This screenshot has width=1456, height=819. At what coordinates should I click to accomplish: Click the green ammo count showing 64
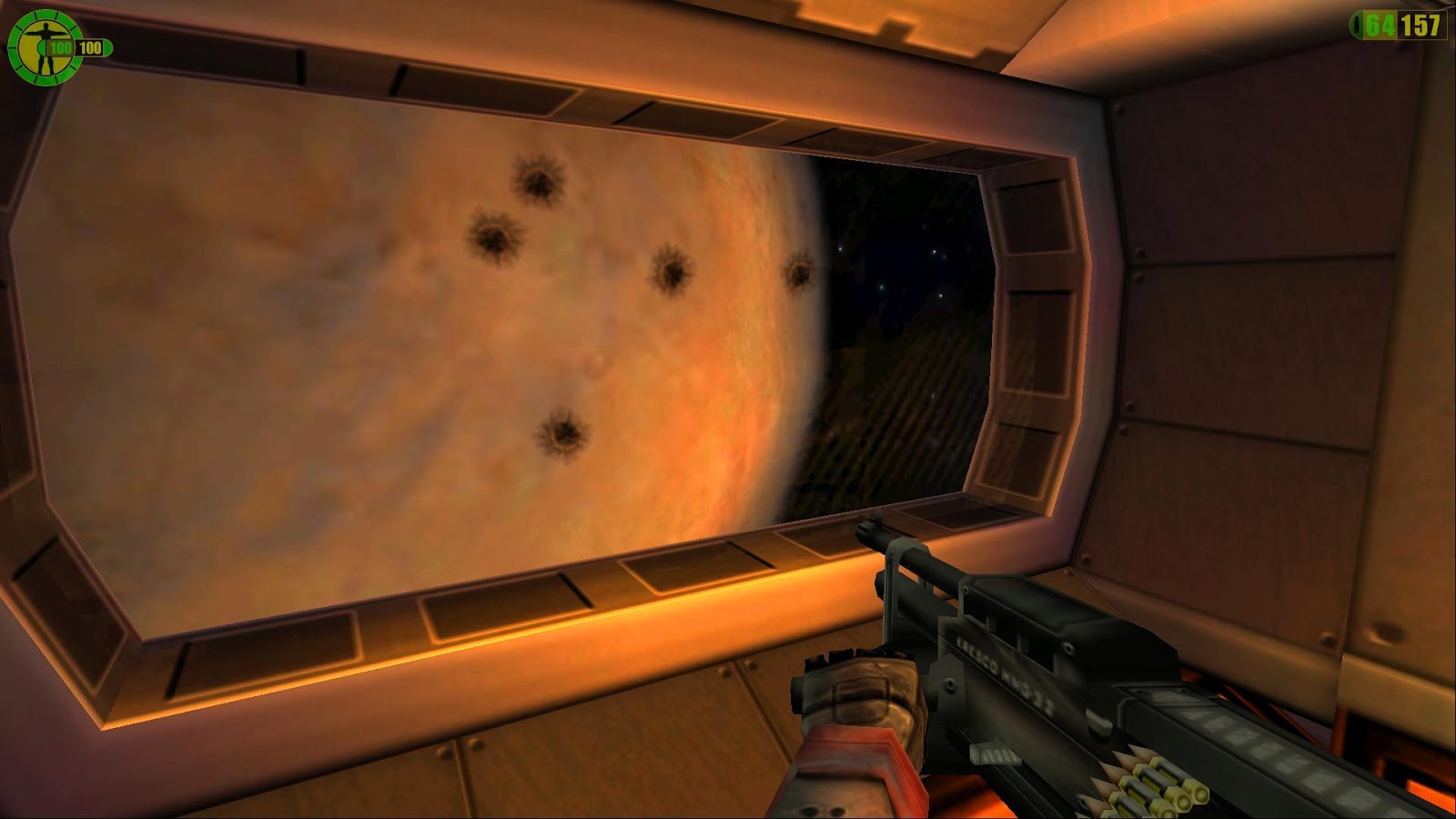tap(1379, 25)
